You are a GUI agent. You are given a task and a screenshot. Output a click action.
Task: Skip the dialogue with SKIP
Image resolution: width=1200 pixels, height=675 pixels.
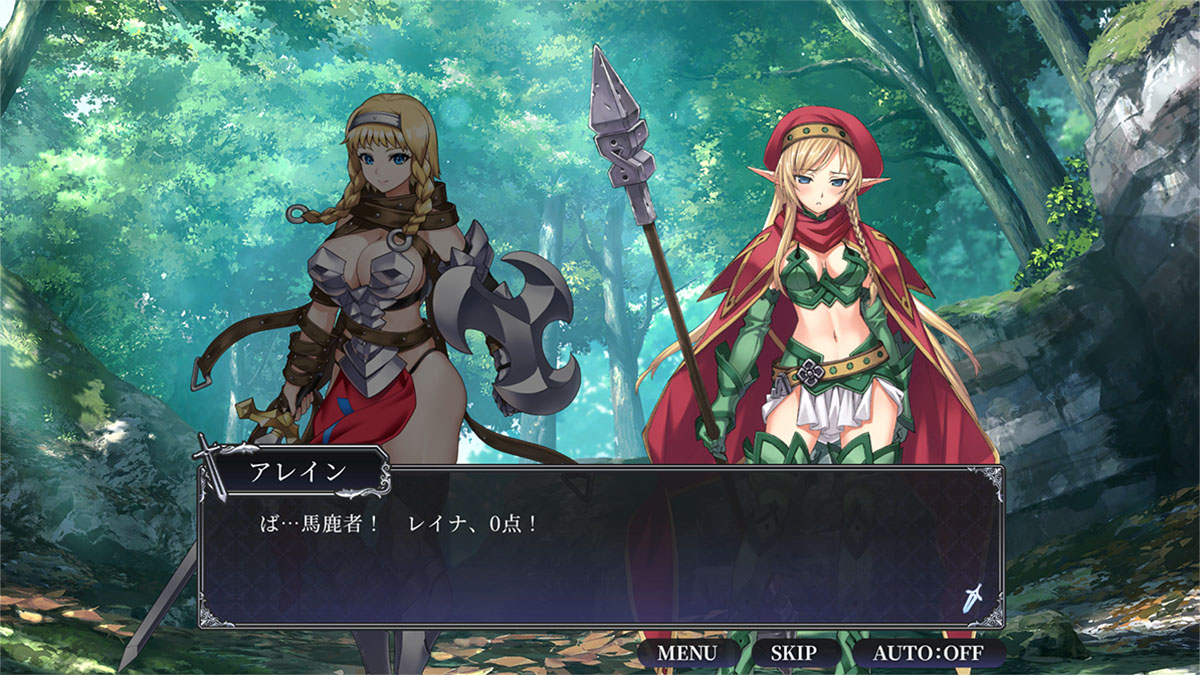(x=793, y=654)
